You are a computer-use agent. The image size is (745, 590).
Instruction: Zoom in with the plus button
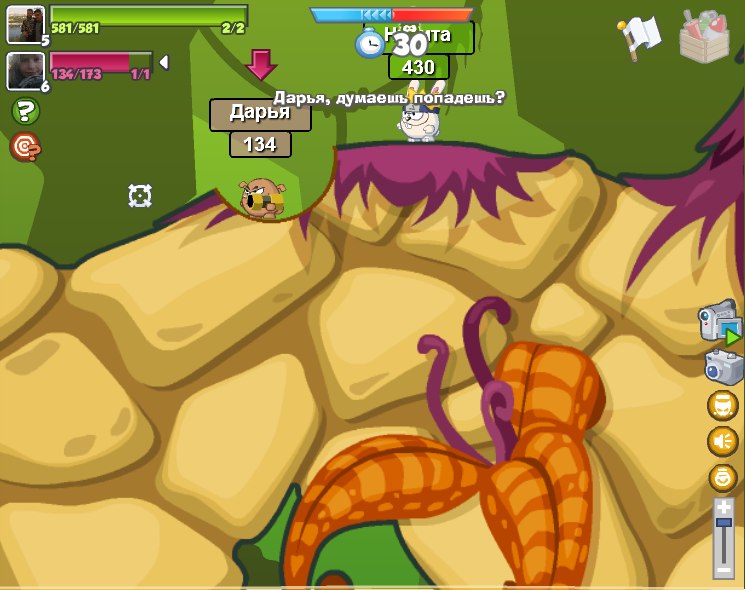click(723, 508)
